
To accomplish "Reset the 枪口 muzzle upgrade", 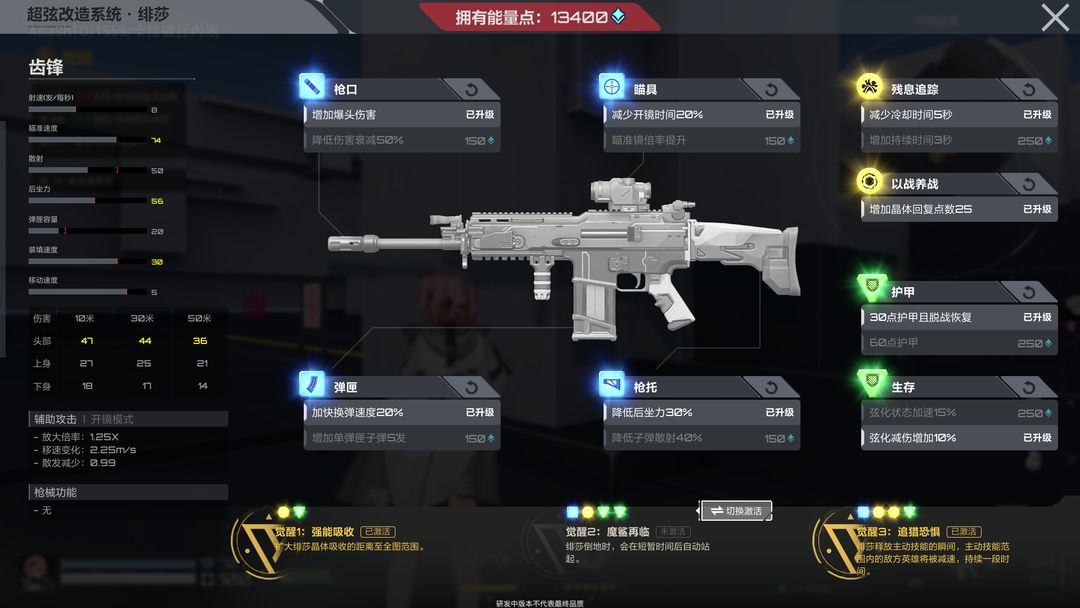I will [472, 90].
